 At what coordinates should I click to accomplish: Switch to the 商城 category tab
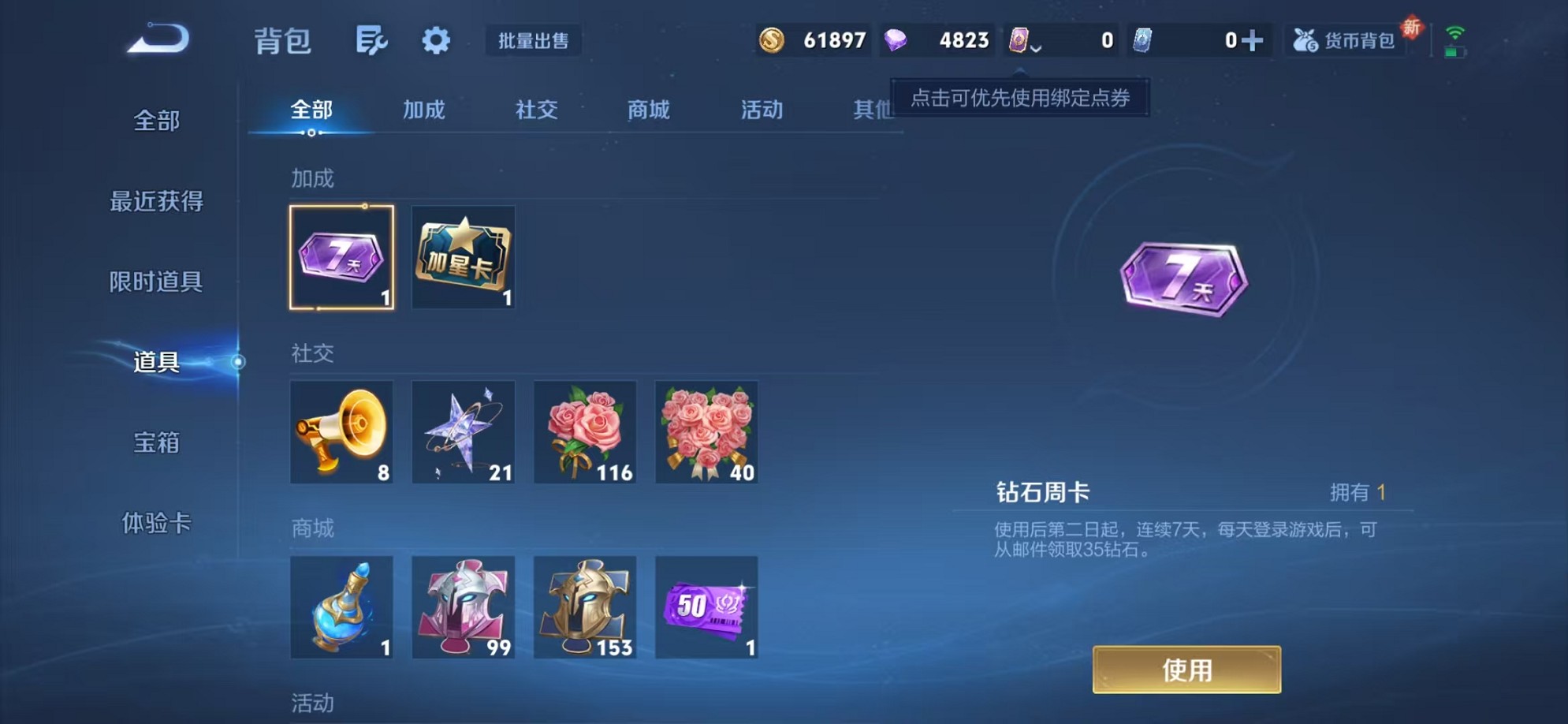[648, 110]
